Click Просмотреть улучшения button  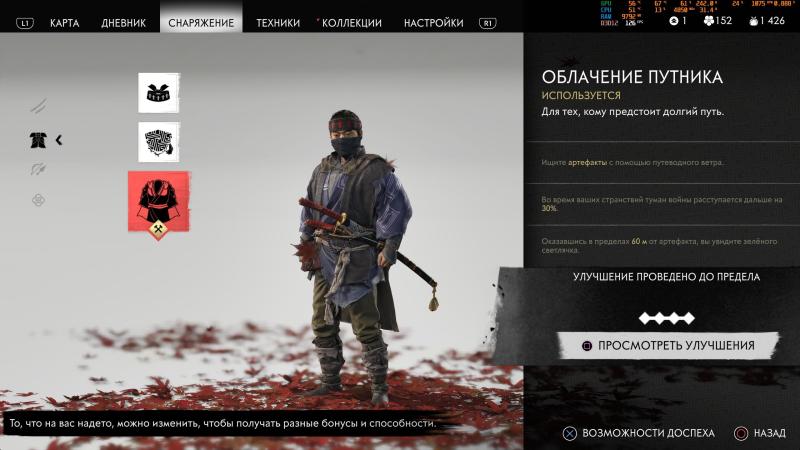click(667, 346)
